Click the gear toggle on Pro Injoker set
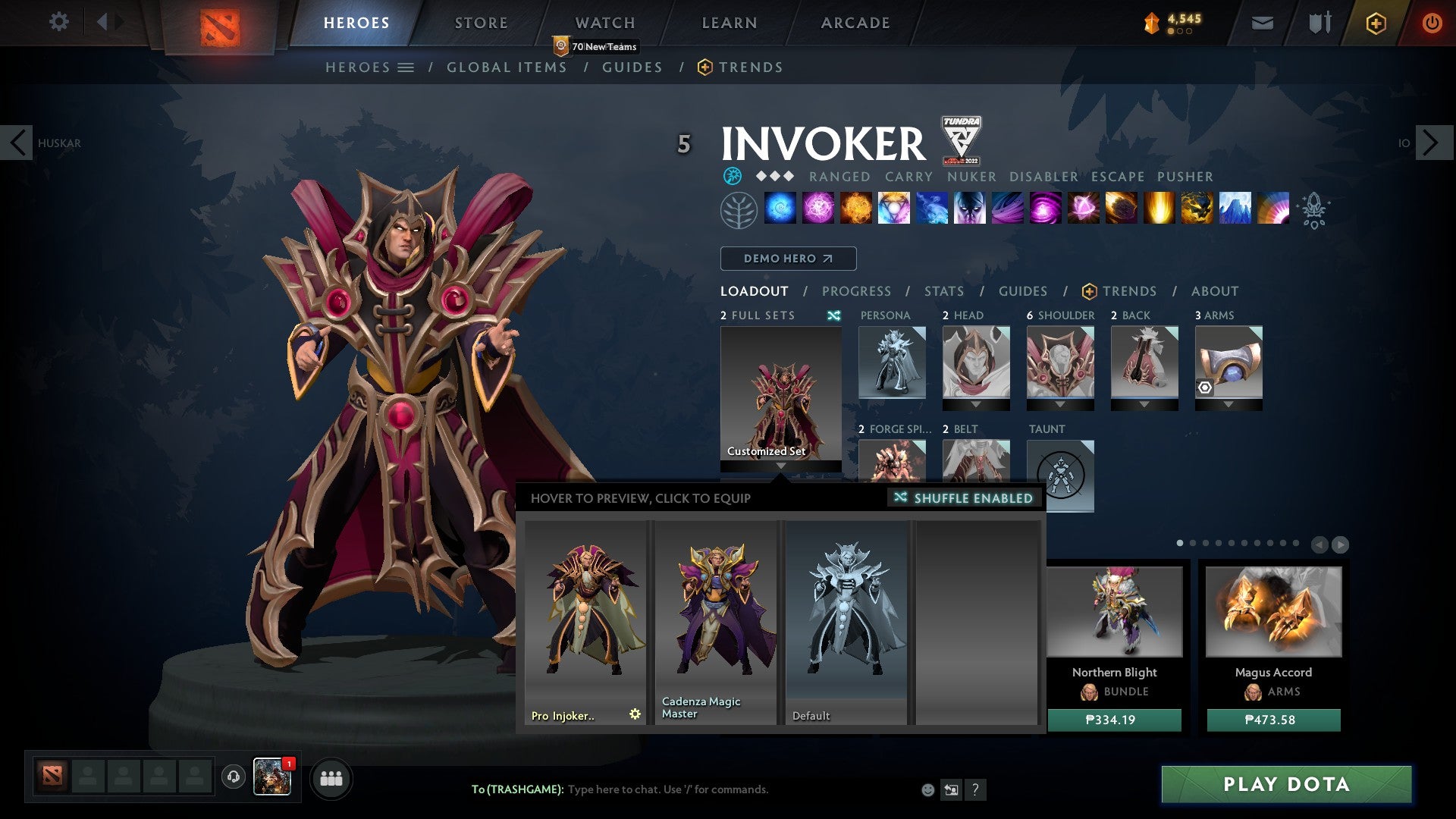Screen dimensions: 1456x819 (x=635, y=713)
